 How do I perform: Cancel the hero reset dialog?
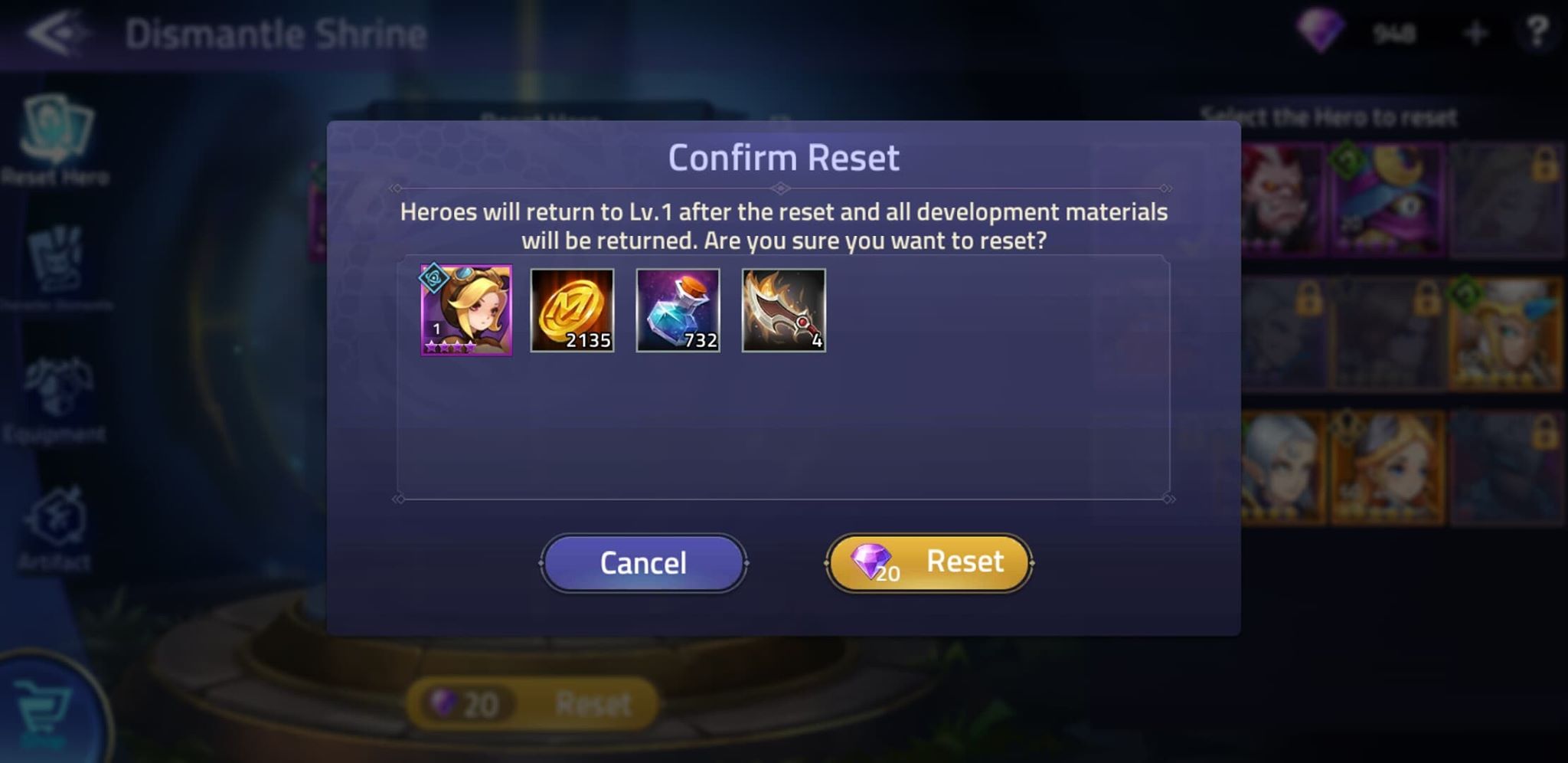tap(643, 562)
